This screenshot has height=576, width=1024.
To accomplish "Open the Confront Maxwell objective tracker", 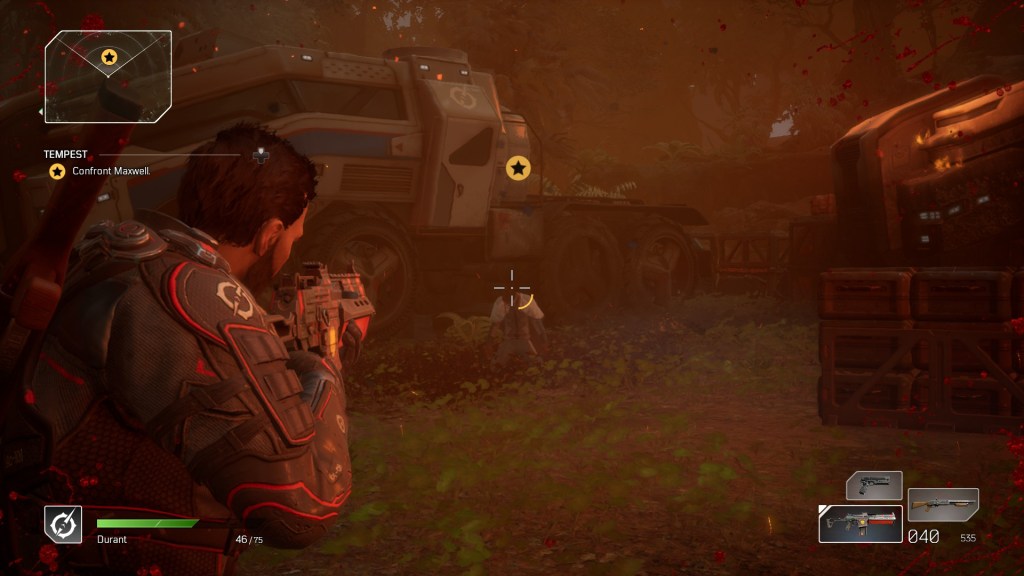I will 110,171.
